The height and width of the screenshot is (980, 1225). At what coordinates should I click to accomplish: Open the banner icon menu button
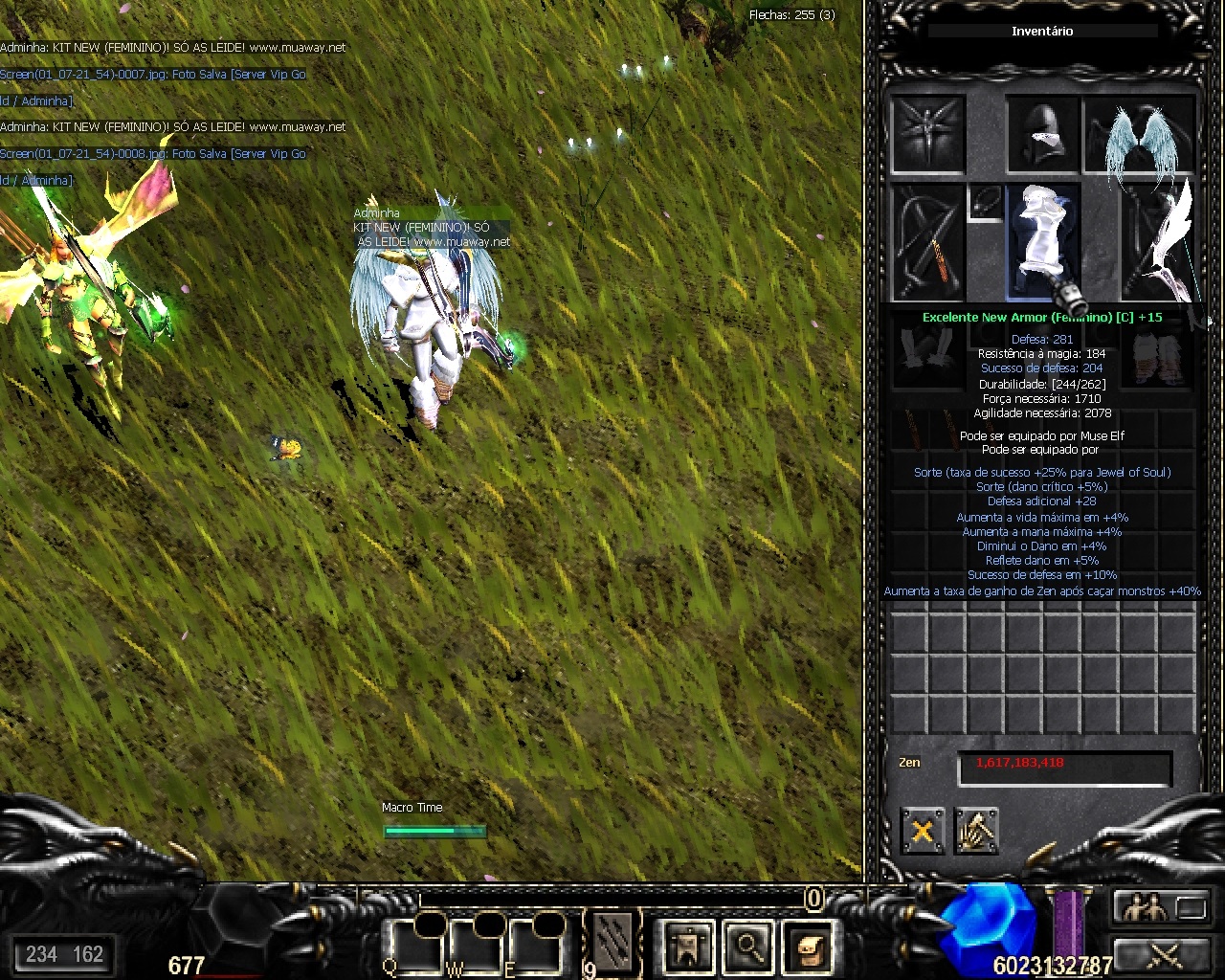coord(688,947)
